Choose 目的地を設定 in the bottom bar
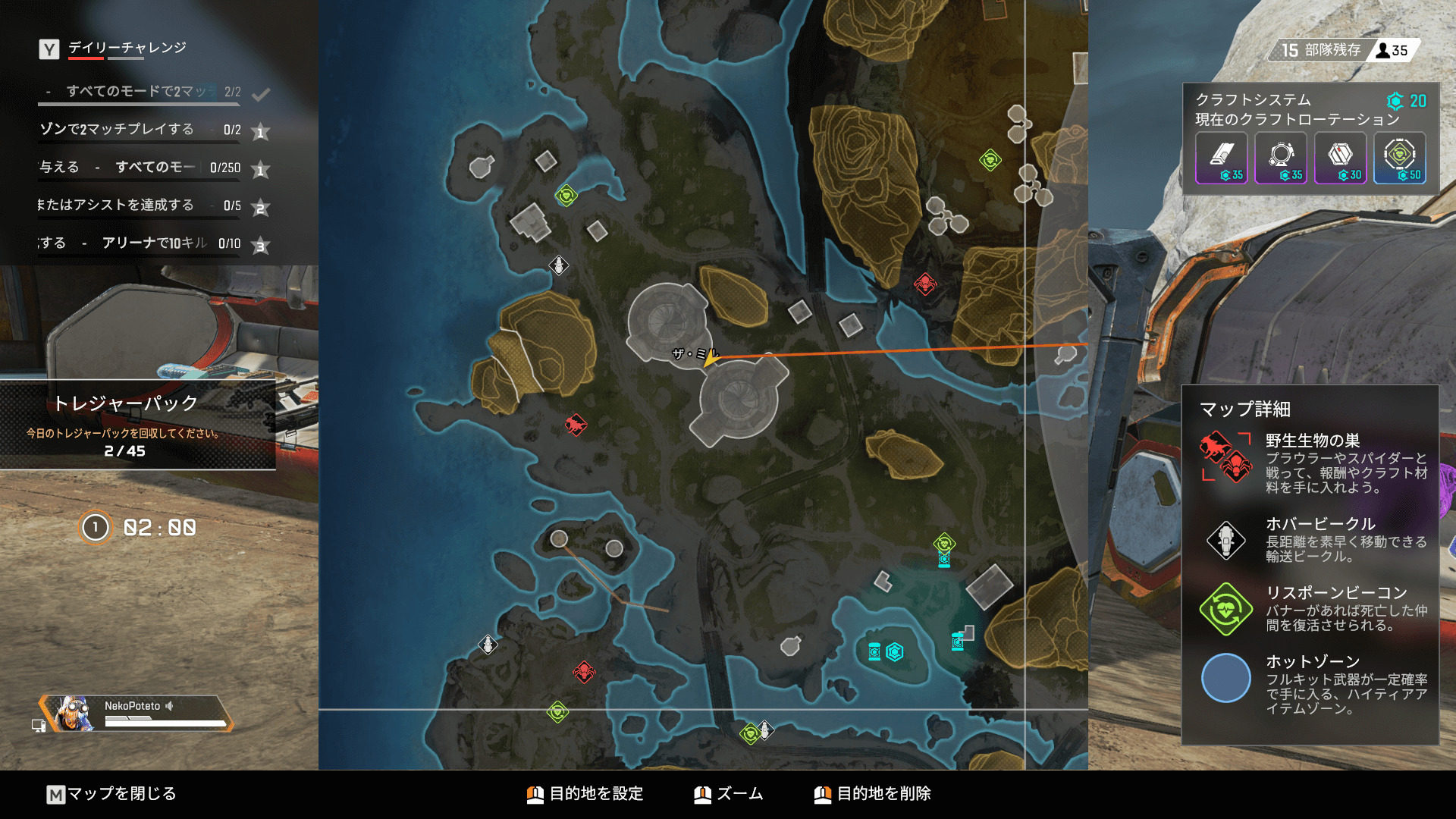The width and height of the screenshot is (1456, 819). point(585,794)
